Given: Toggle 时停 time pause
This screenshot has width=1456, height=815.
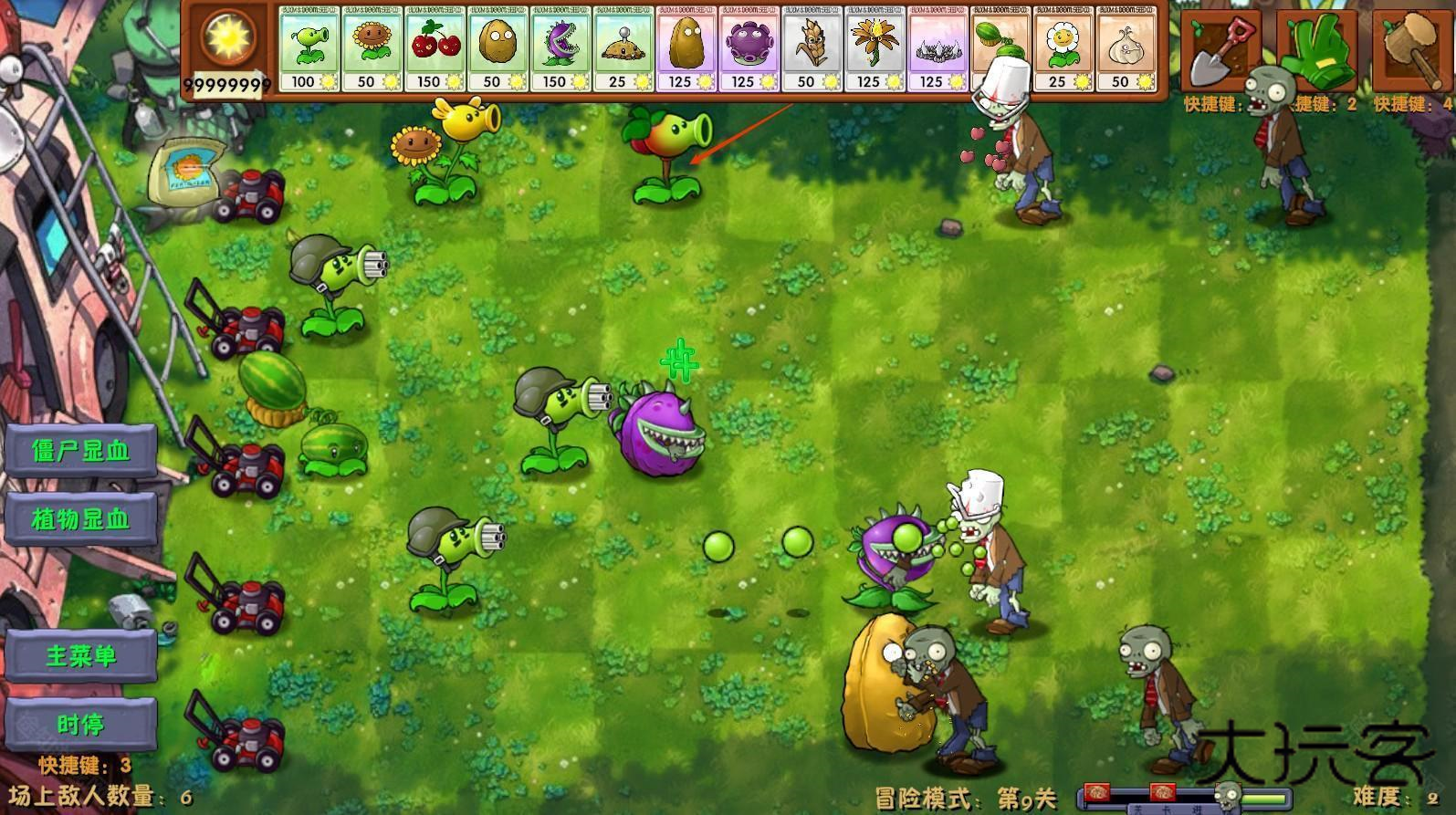Looking at the screenshot, I should coord(82,725).
